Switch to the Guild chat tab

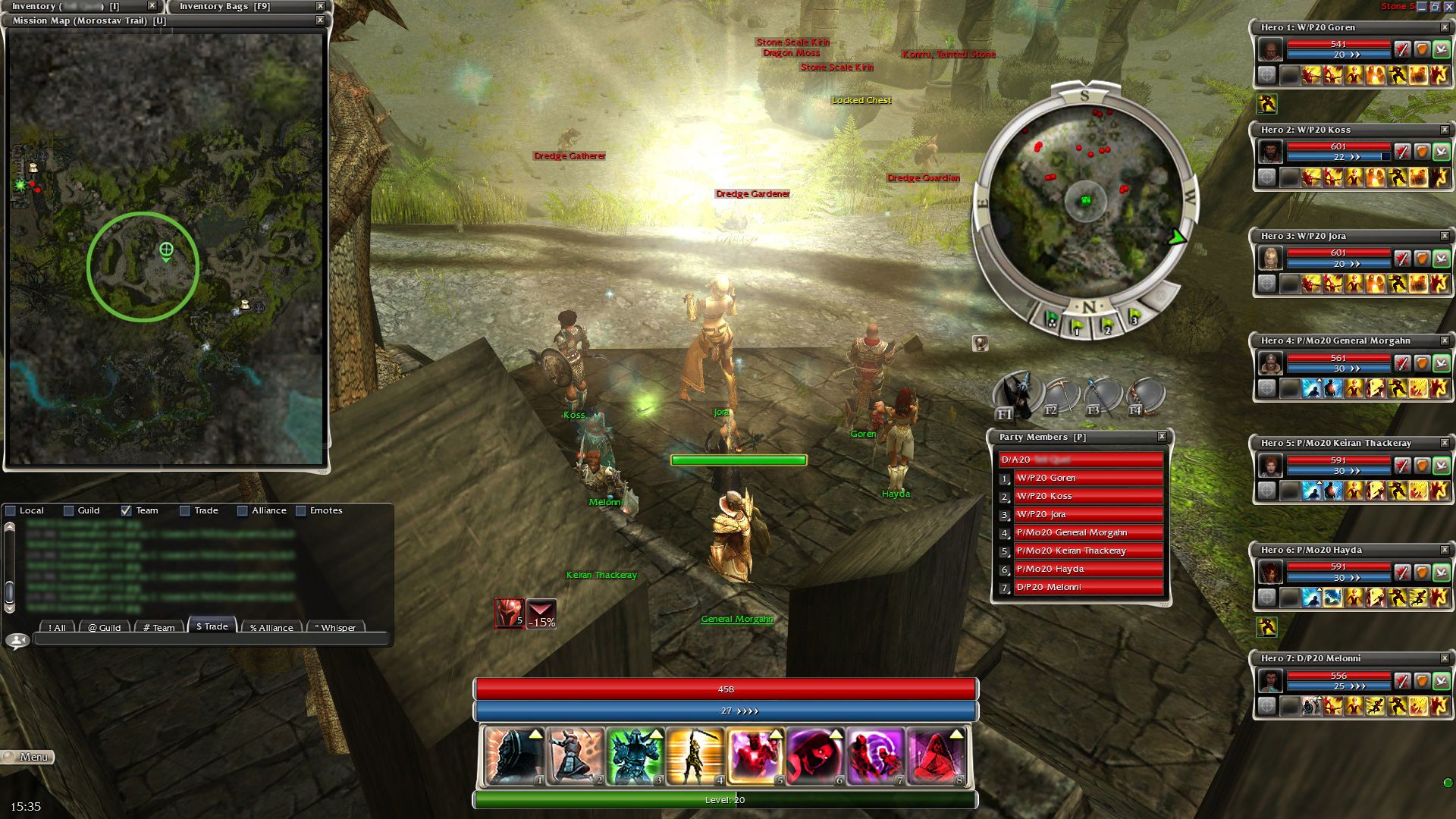point(104,627)
